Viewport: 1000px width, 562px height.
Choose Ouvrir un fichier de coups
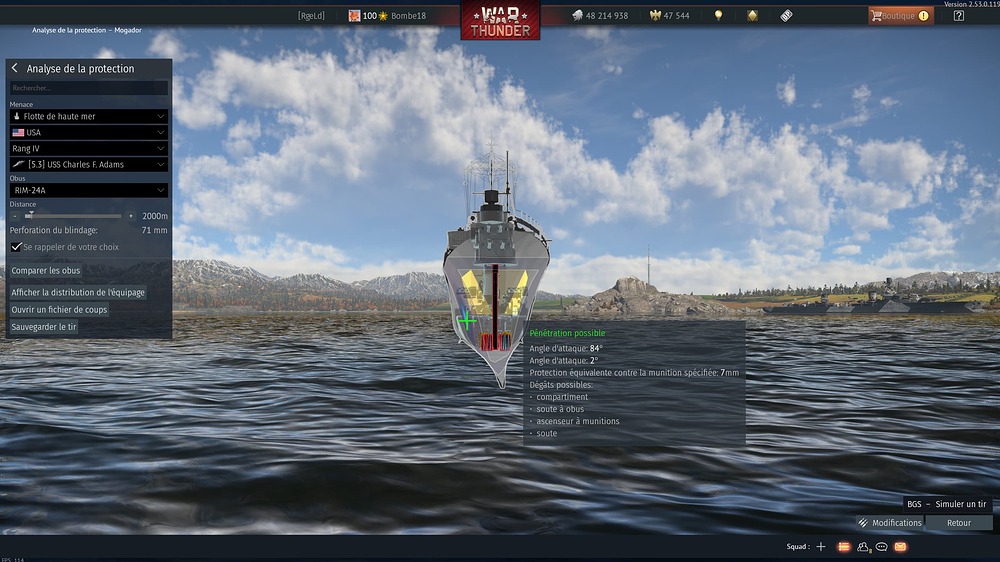click(59, 310)
